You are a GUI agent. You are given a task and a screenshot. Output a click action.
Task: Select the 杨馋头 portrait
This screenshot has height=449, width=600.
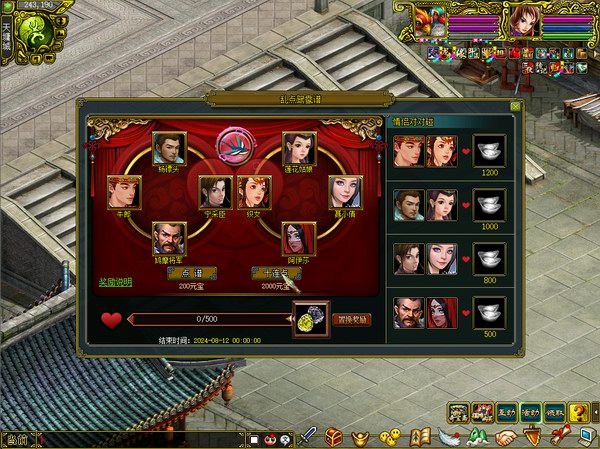[169, 149]
